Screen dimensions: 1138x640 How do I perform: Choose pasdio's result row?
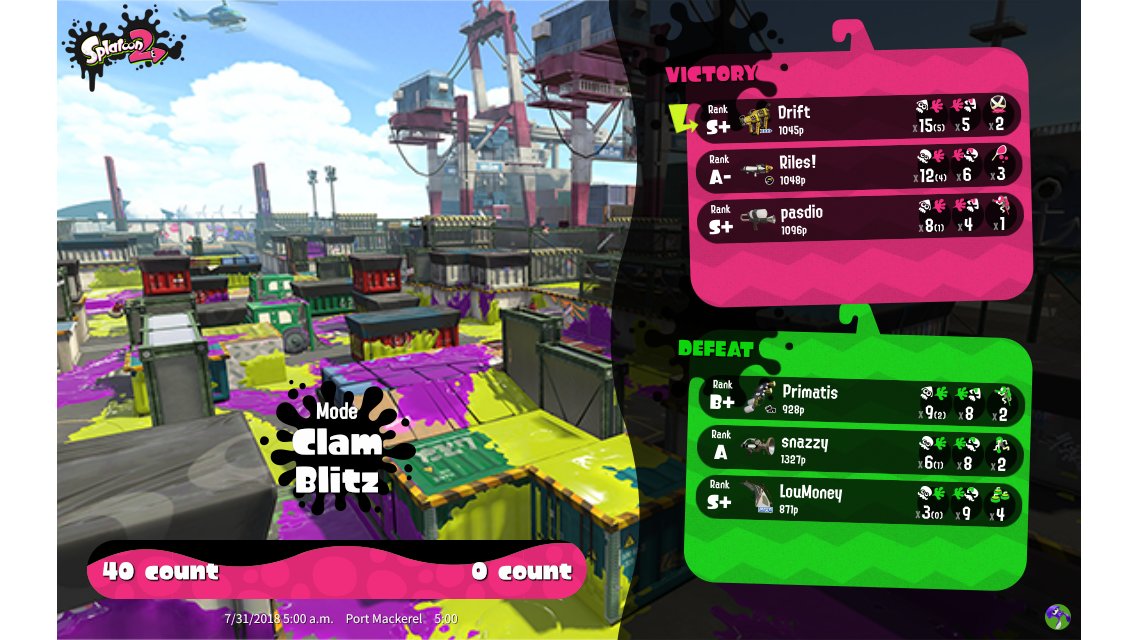coord(860,217)
